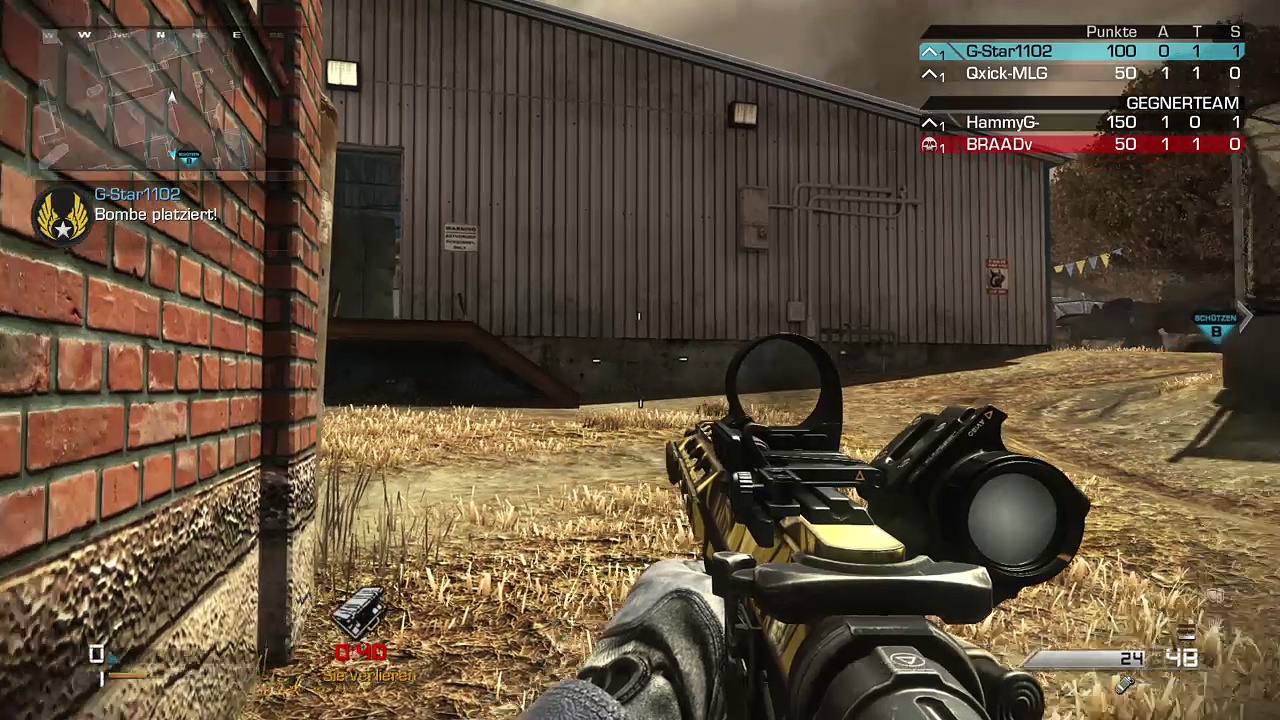The height and width of the screenshot is (720, 1280).
Task: Click the gold winged star emblem
Action: click(62, 215)
